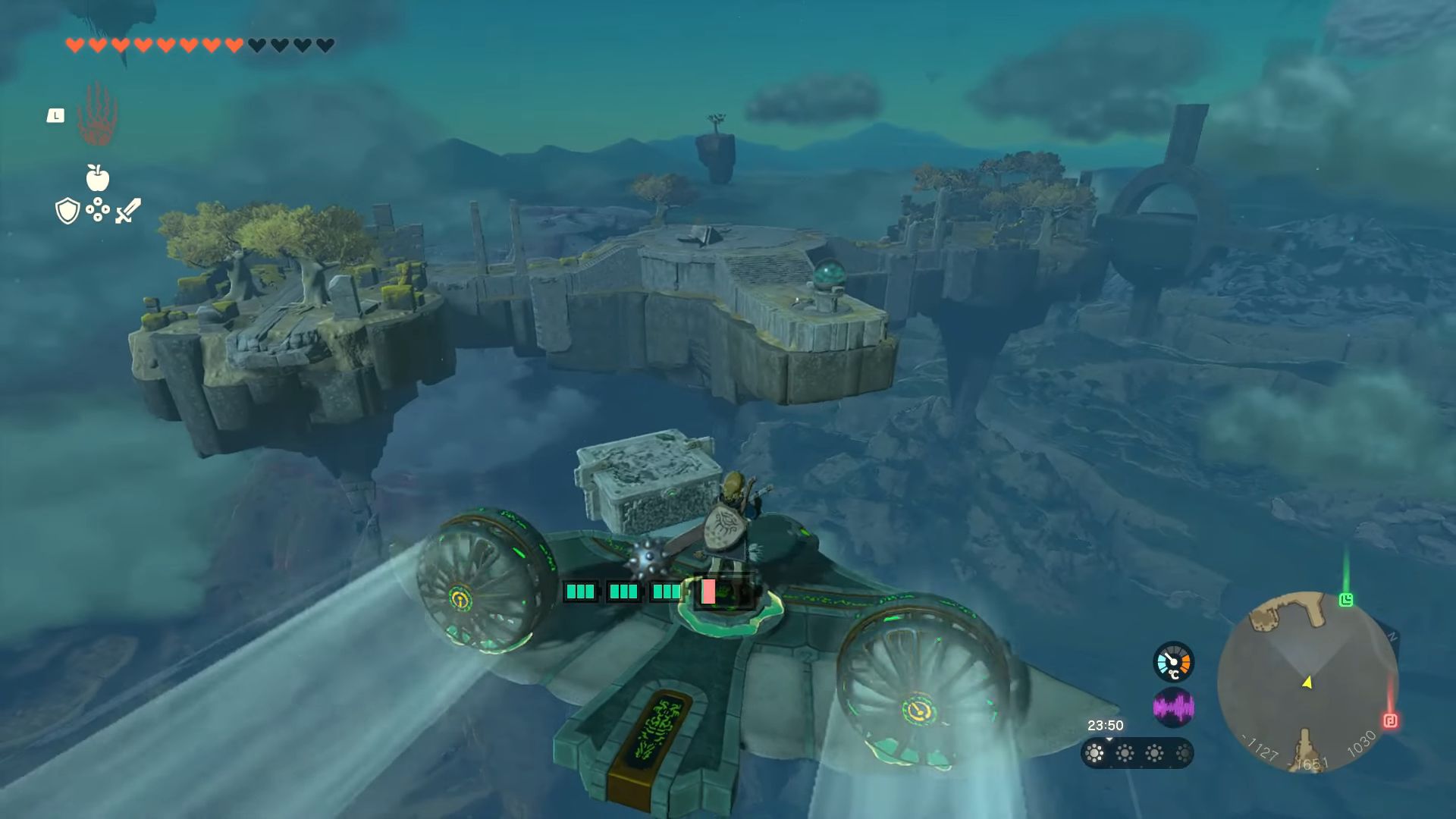
Task: Select the red marker on the minimap edge
Action: click(1390, 720)
